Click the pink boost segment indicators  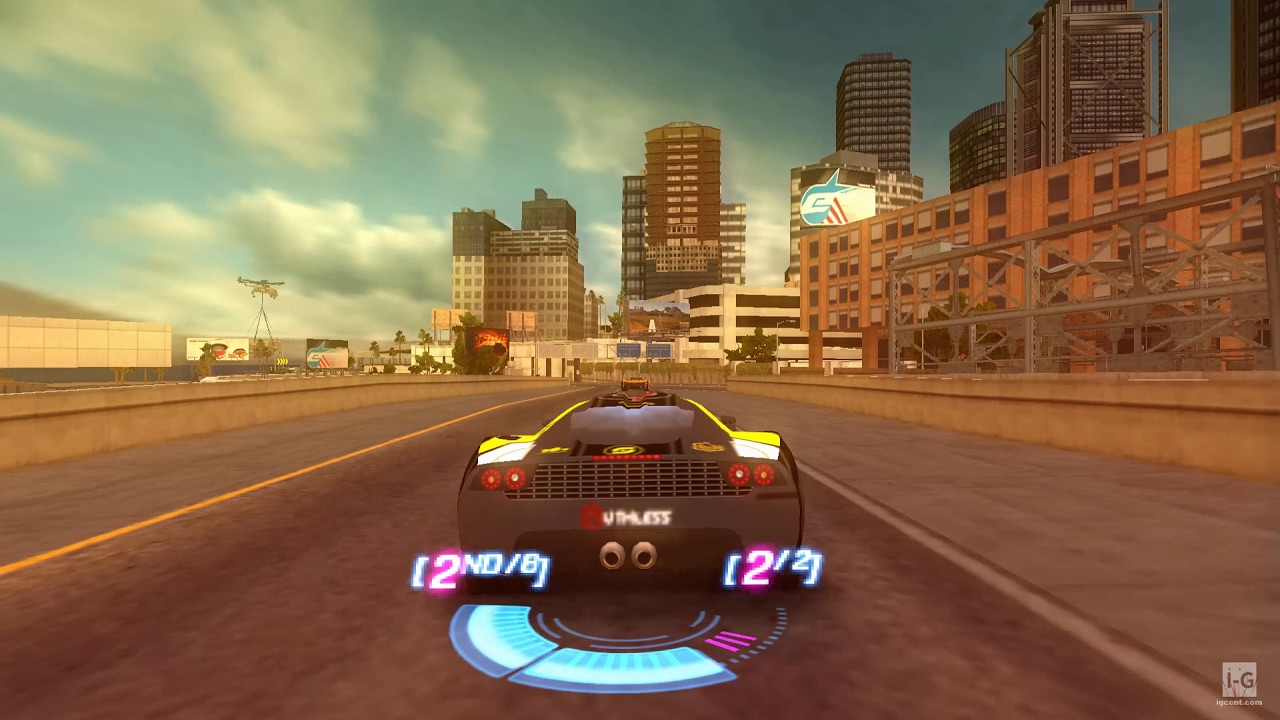pyautogui.click(x=728, y=638)
